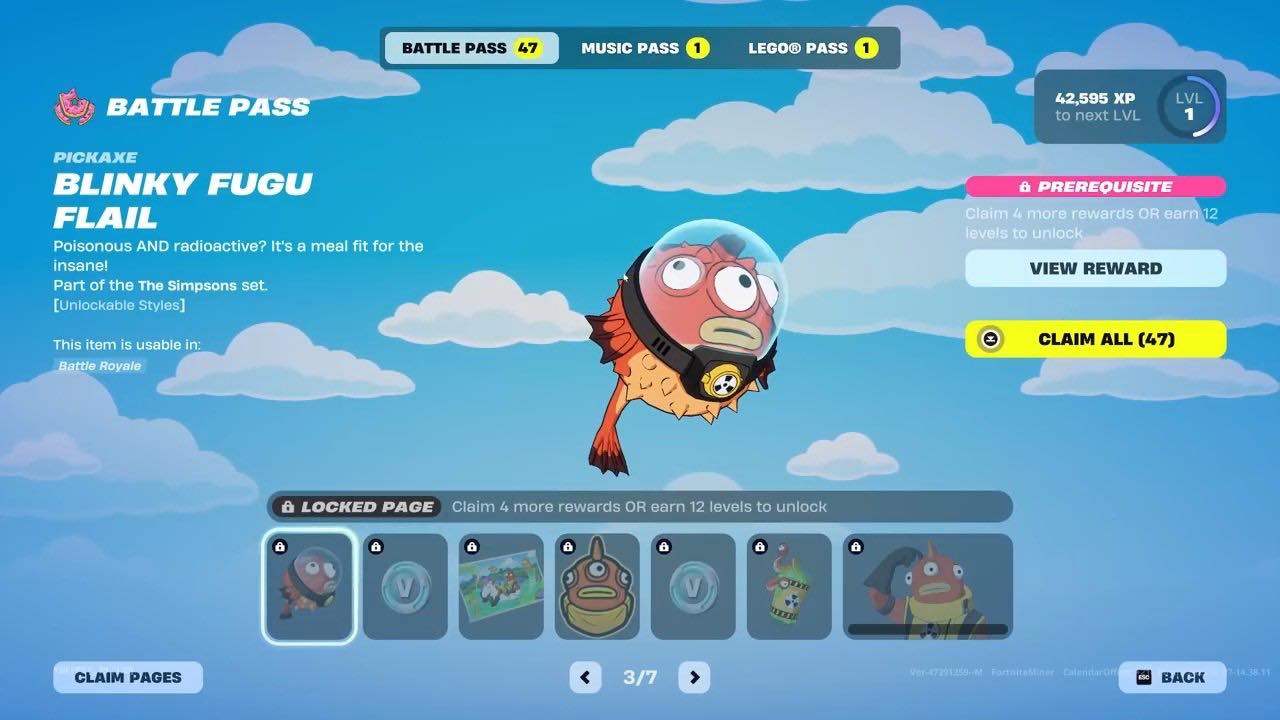Select the green radioactive canister reward tile
The height and width of the screenshot is (720, 1280).
pos(789,586)
